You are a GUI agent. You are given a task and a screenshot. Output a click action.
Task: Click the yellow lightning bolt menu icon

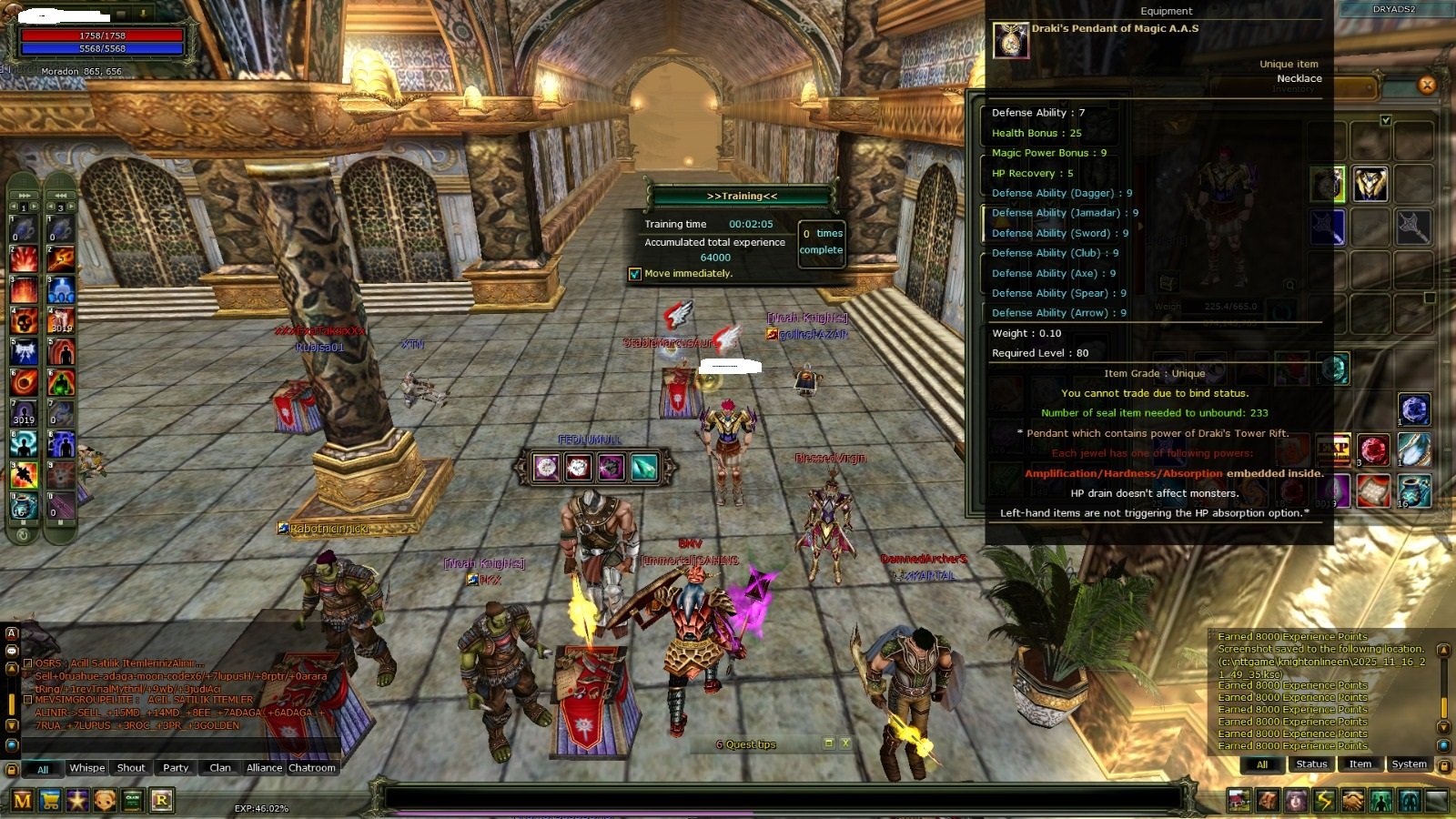[x=1325, y=801]
